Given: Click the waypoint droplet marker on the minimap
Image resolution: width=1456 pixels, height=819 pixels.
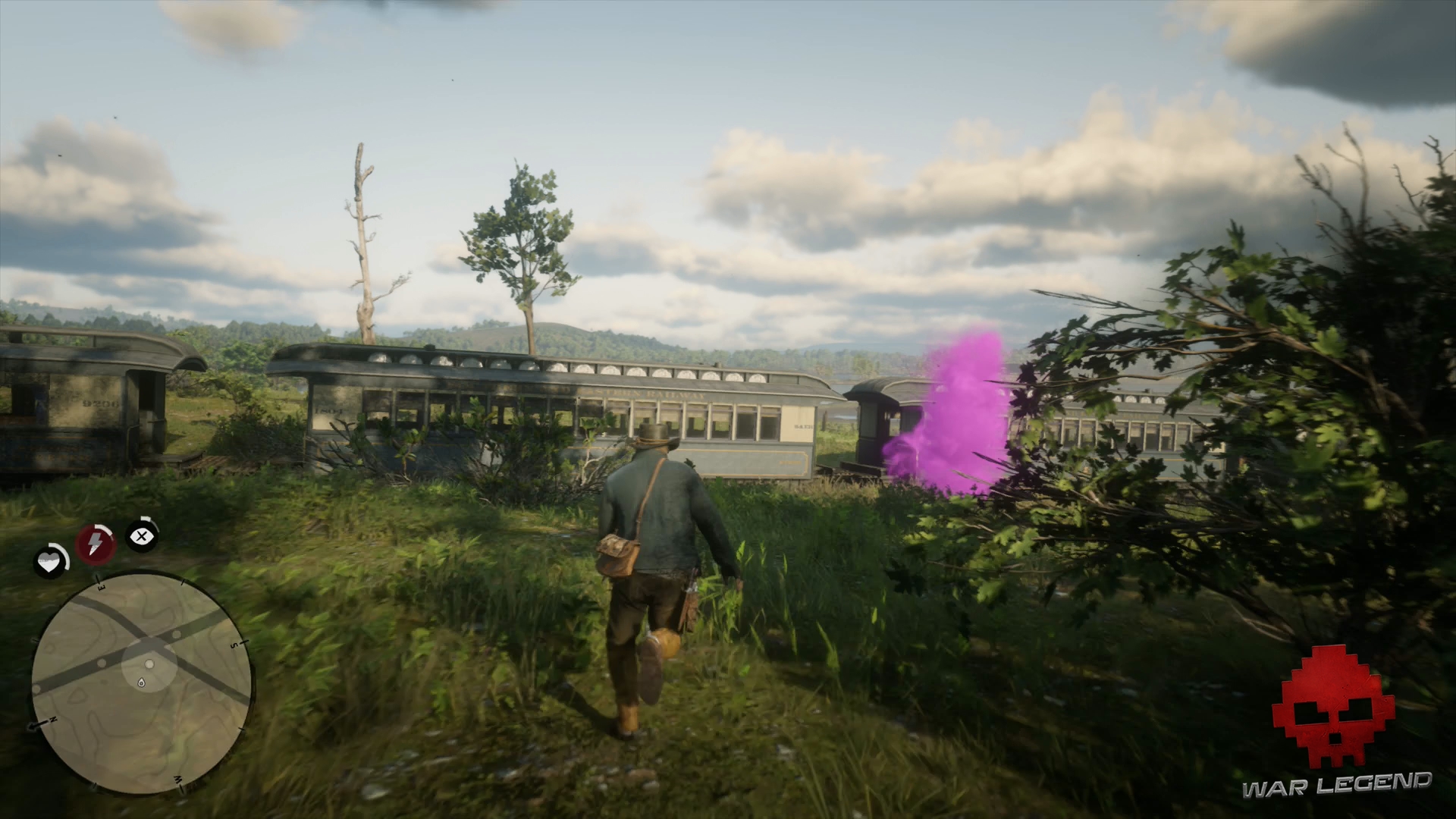Looking at the screenshot, I should [142, 682].
